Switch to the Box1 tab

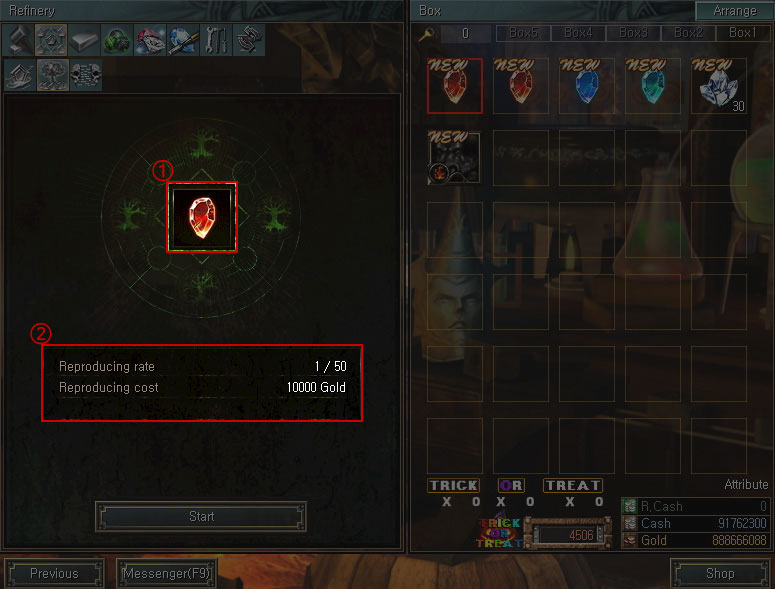click(x=742, y=33)
